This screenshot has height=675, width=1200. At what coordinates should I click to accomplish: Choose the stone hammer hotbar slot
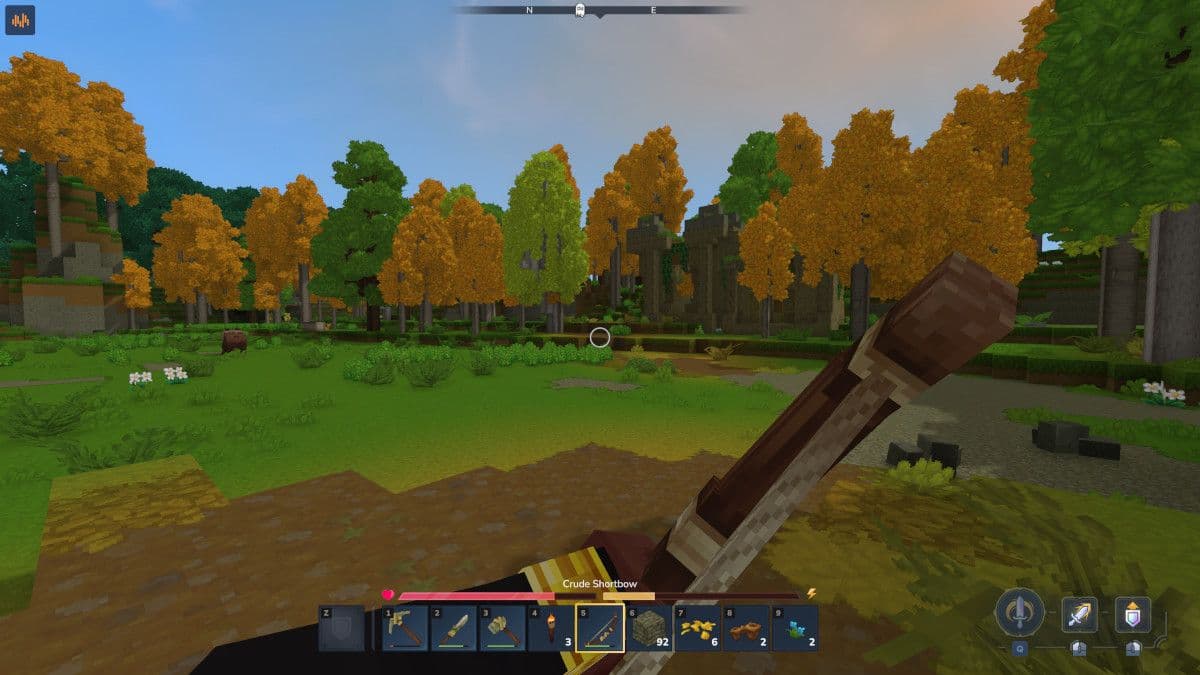[x=503, y=629]
